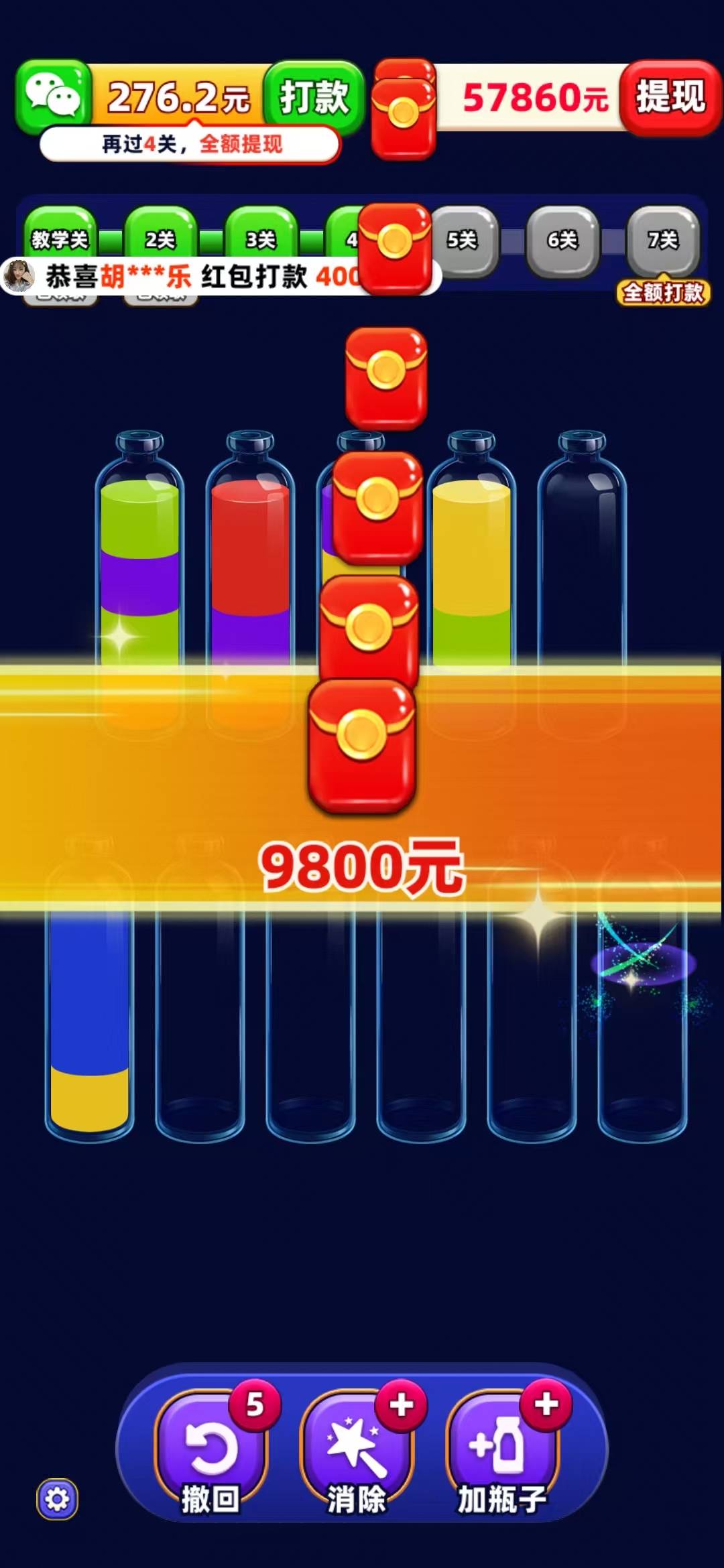This screenshot has width=724, height=1568.
Task: Open settings with the gear icon
Action: (57, 1499)
